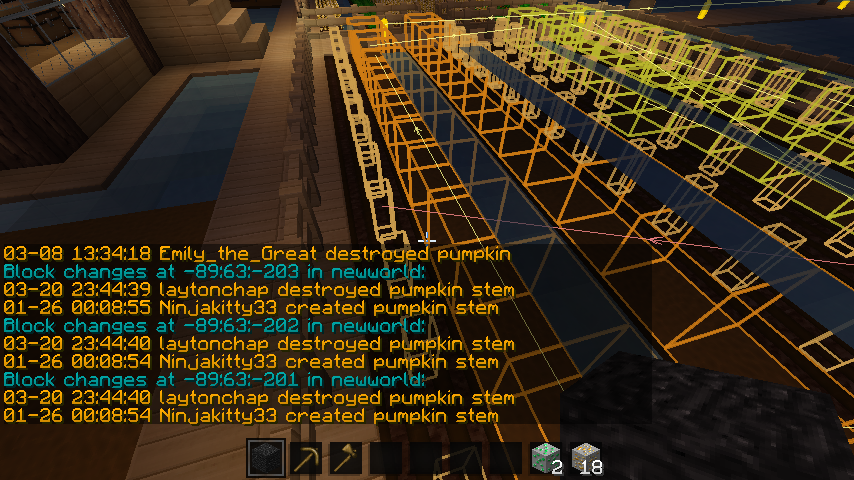Switch to the gold ore stack slot
The width and height of the screenshot is (854, 480).
pos(587,459)
